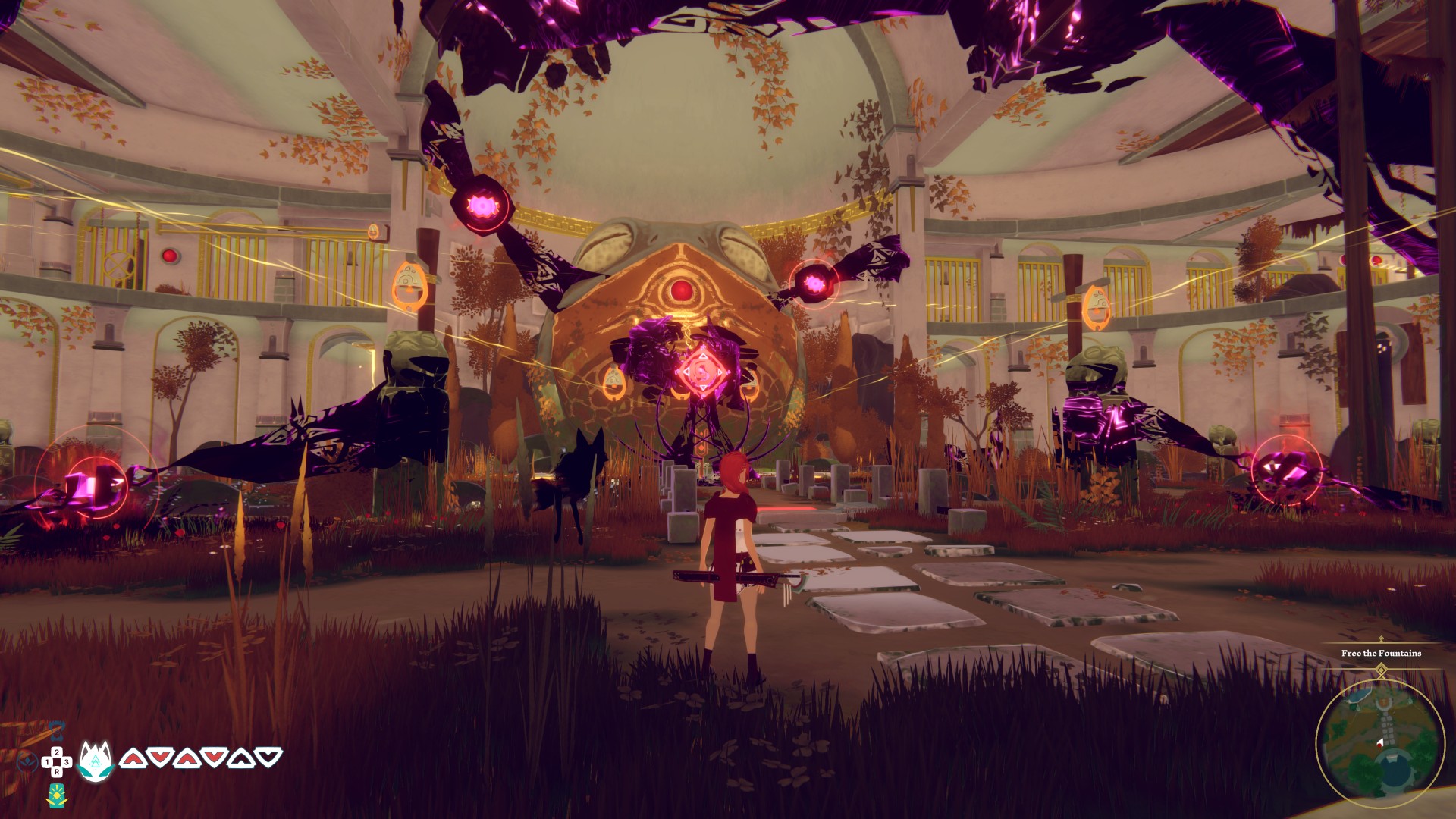Open the Free the Fountains objective tracker
The height and width of the screenshot is (819, 1456).
click(x=1381, y=653)
